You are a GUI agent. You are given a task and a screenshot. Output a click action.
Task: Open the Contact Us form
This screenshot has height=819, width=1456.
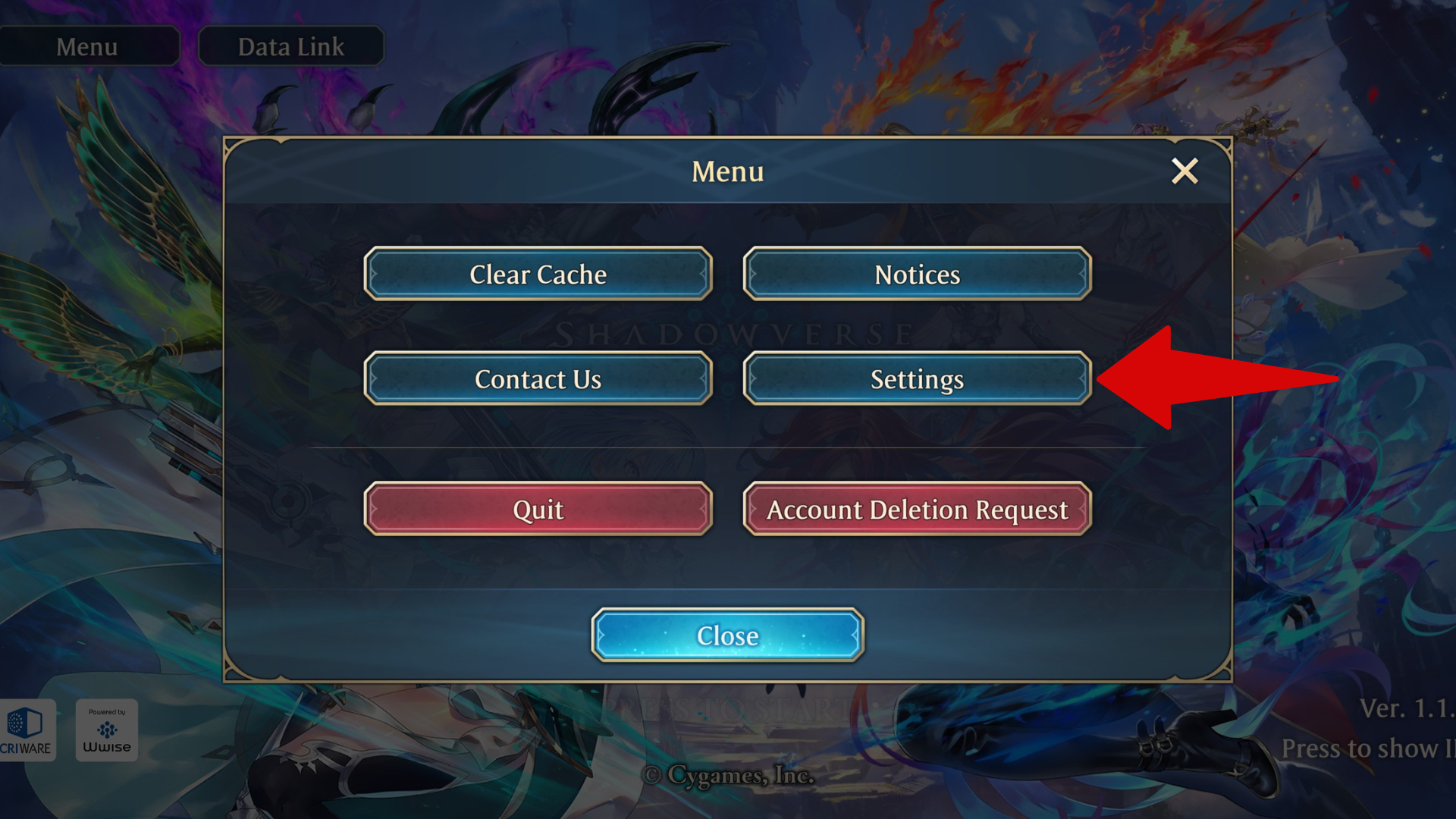click(x=538, y=379)
